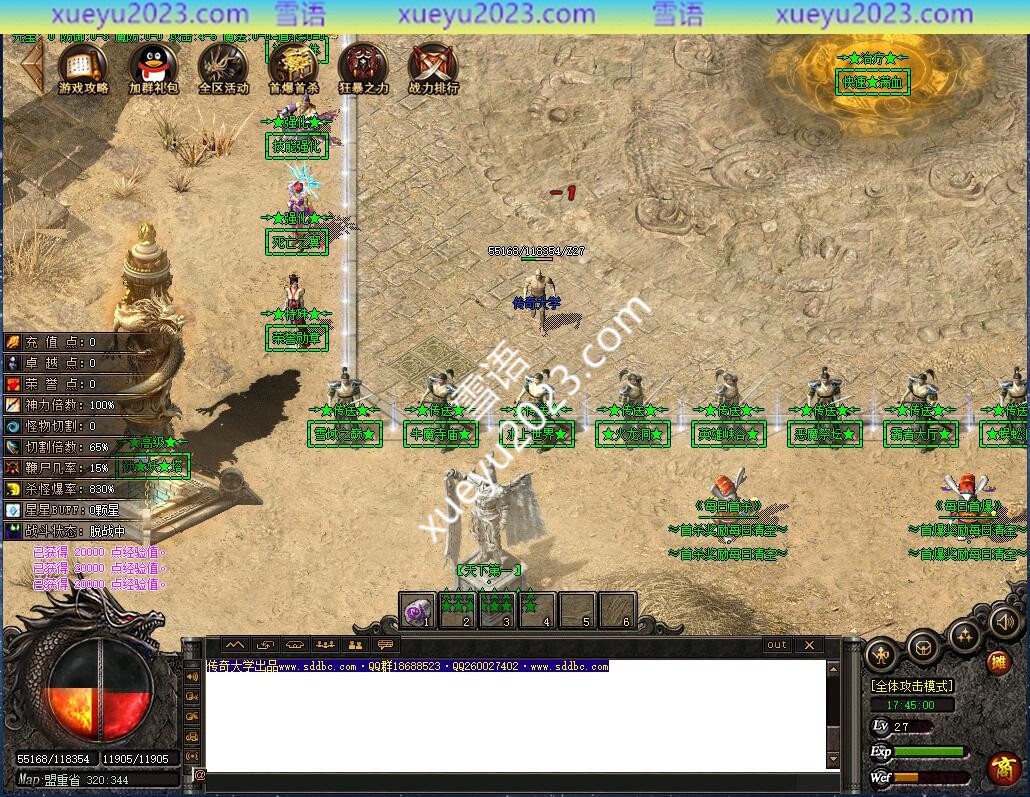Open the 全区活动 events icon

(x=223, y=65)
